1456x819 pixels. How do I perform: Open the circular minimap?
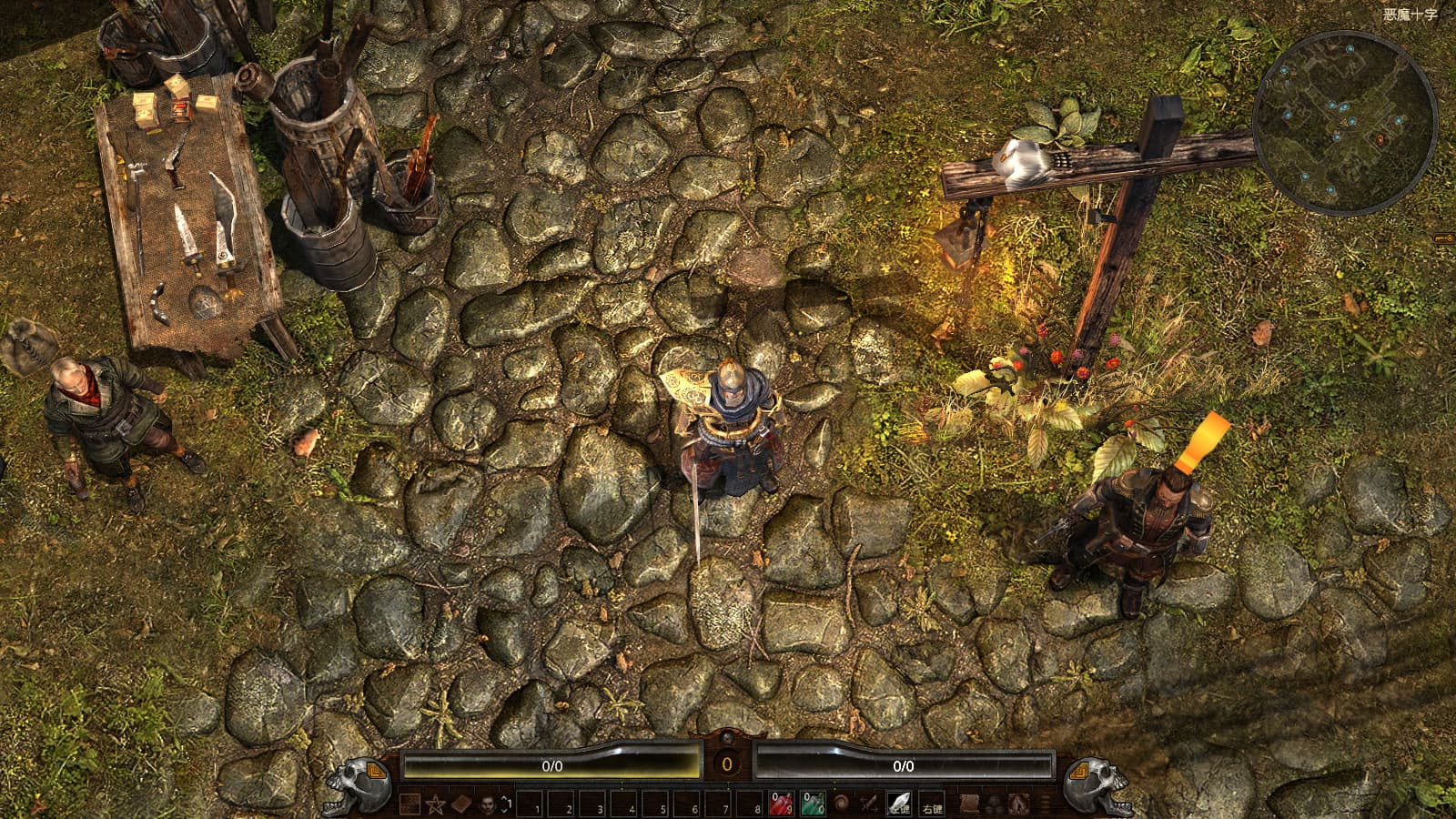tap(1345, 122)
